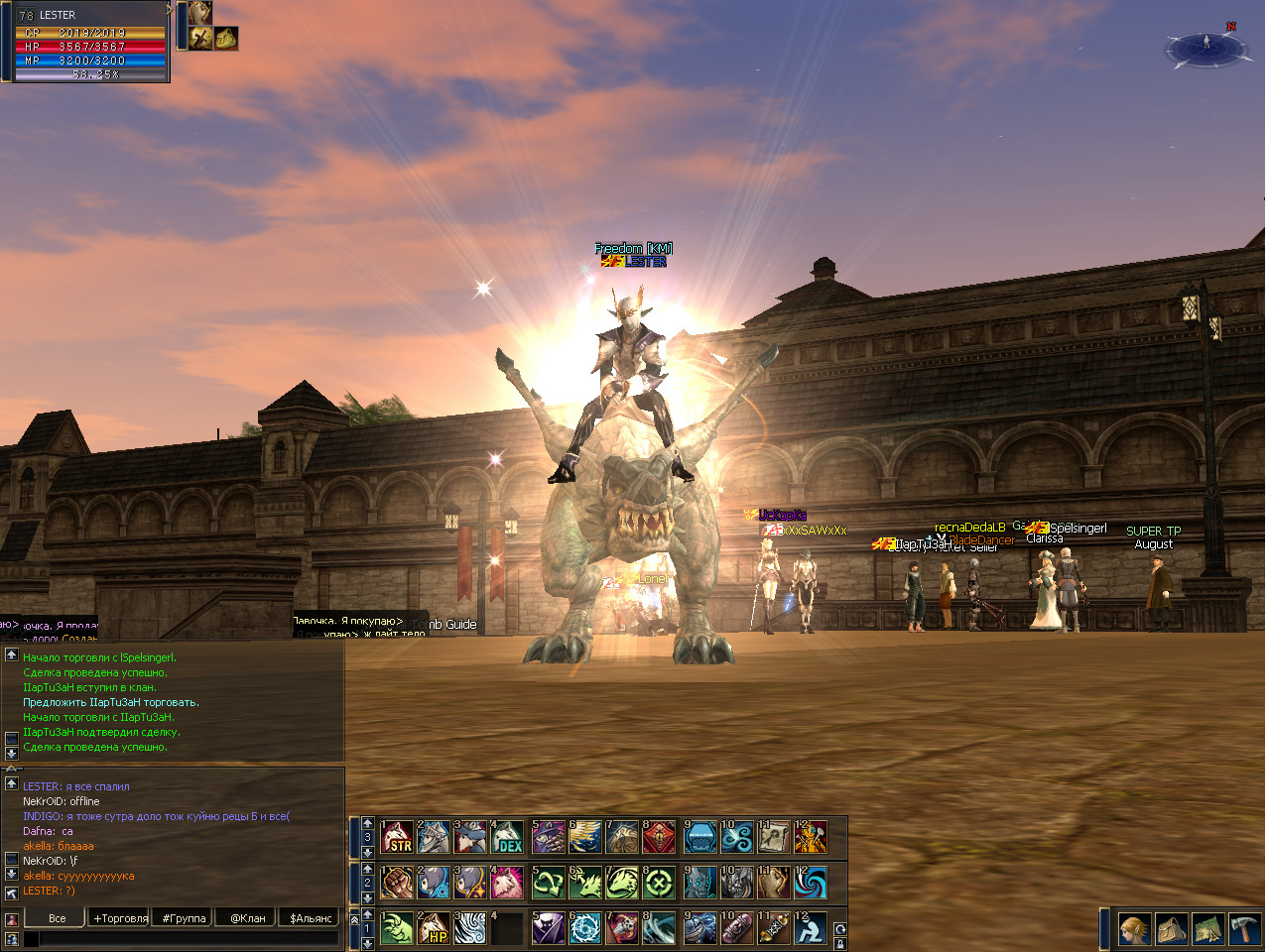Screen dimensions: 1270x952
Task: Toggle the hotbar lock button
Action: [840, 943]
